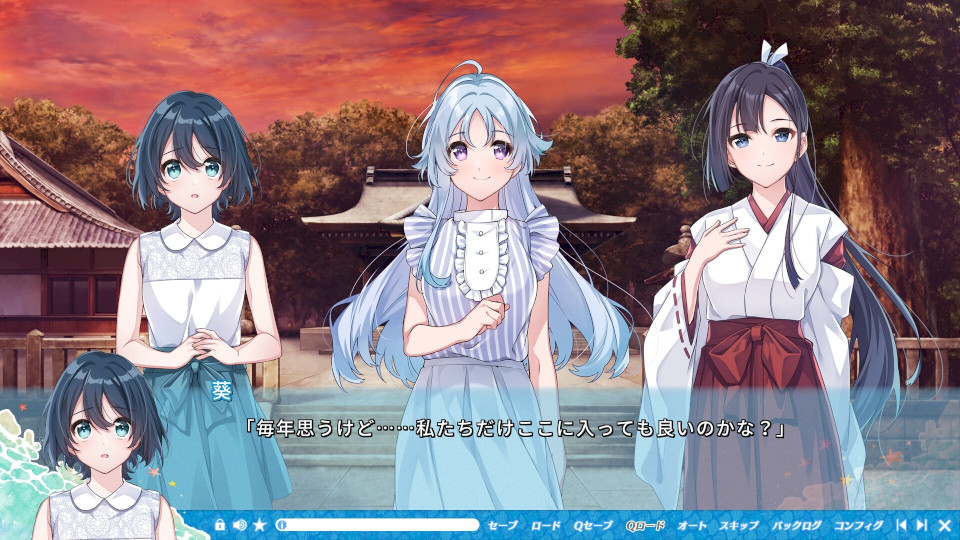Mark this line with the star icon
The image size is (960, 540).
(260, 525)
